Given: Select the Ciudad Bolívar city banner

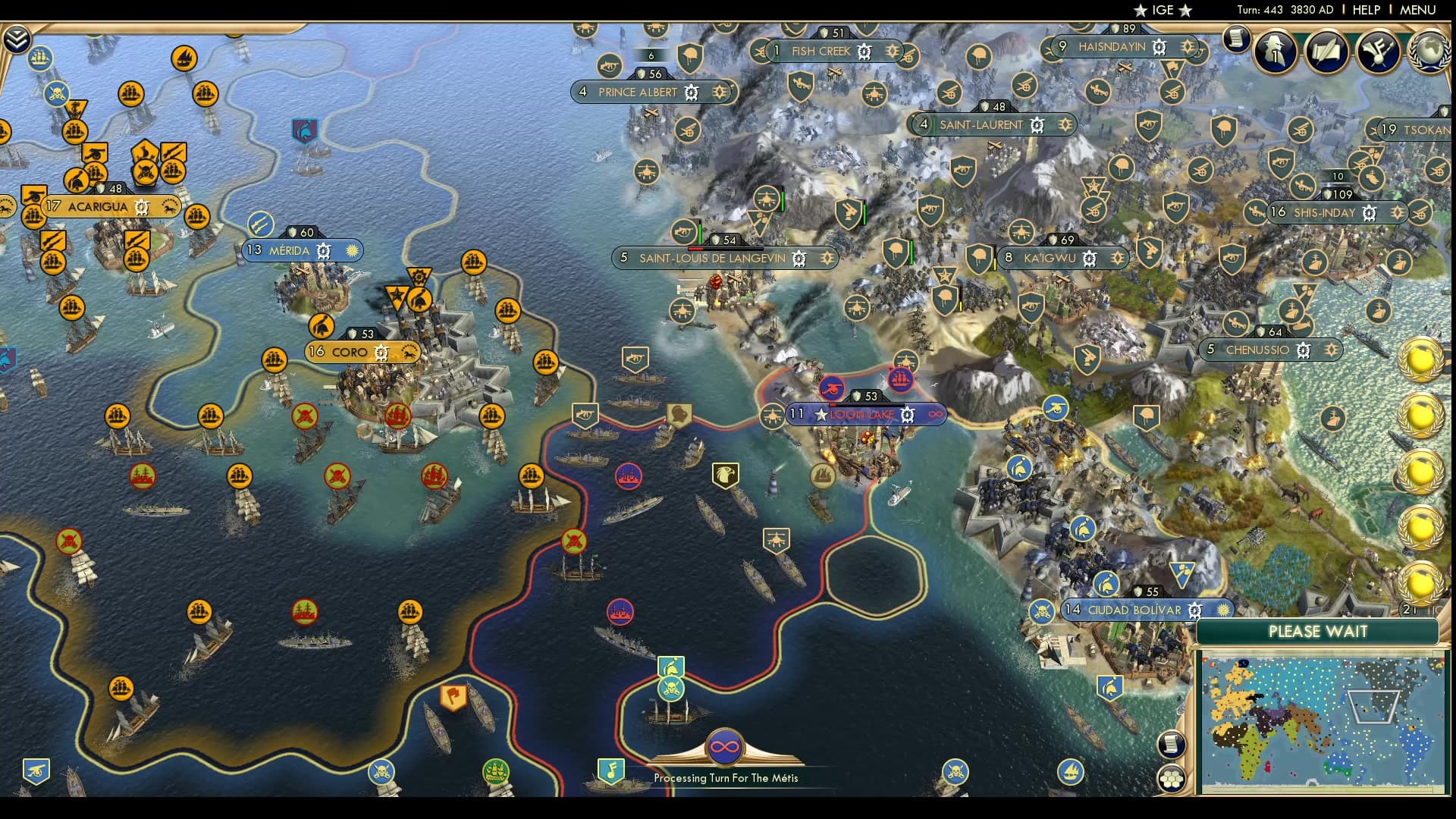Looking at the screenshot, I should [x=1134, y=610].
